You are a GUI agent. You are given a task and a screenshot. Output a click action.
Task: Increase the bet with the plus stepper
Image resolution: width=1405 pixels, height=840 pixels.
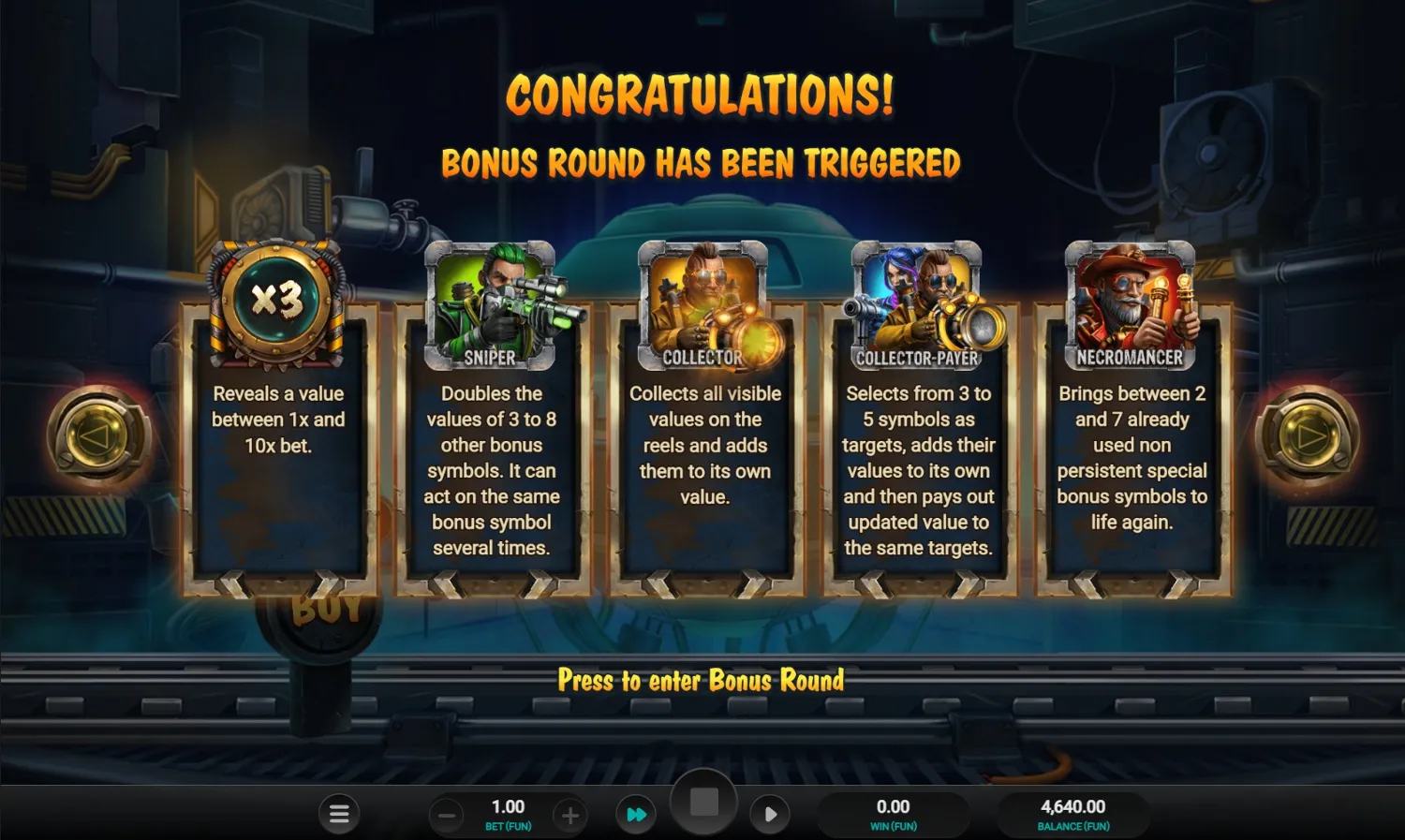coord(570,814)
